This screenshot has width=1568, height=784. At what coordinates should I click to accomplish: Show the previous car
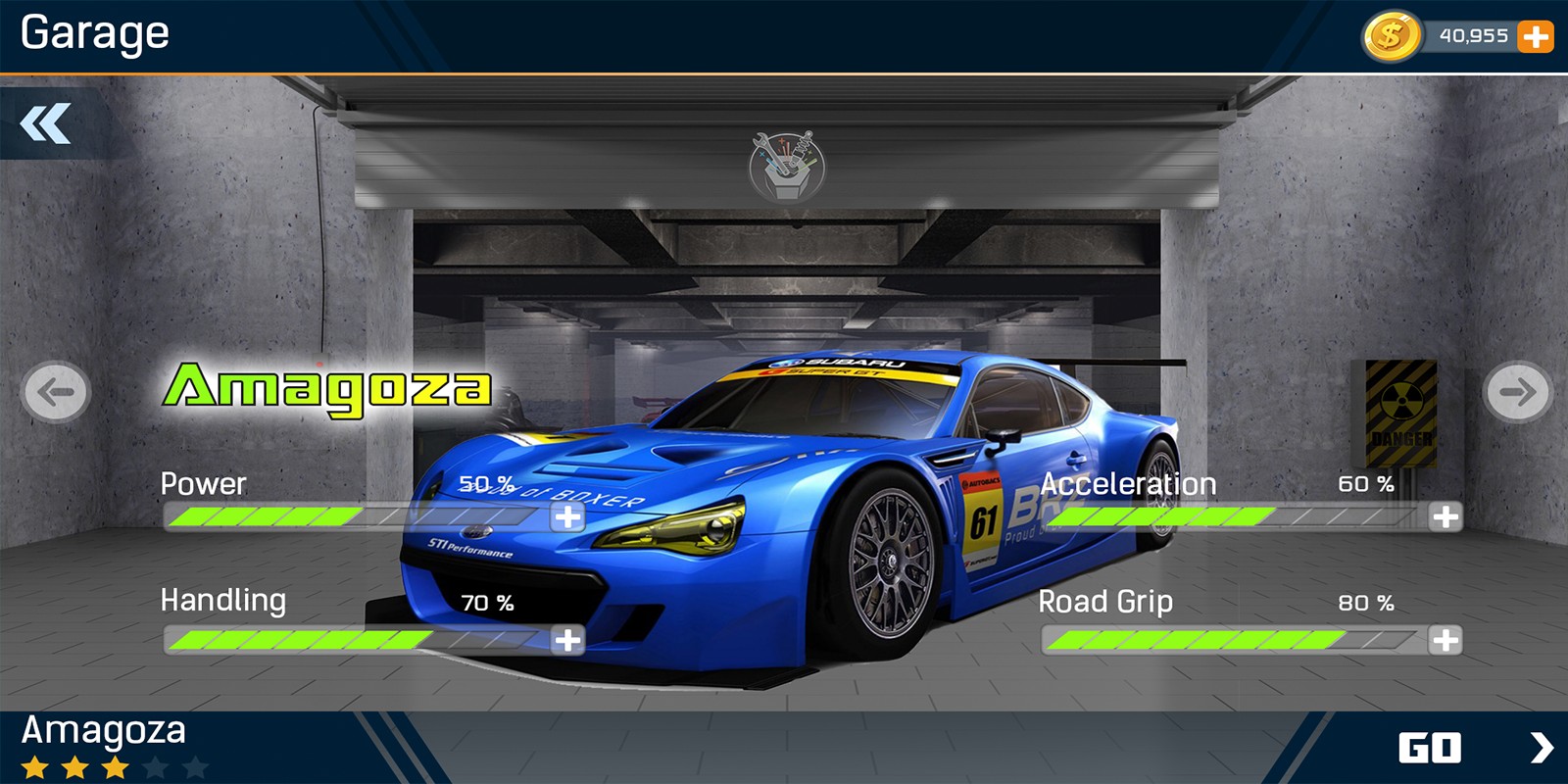(56, 392)
